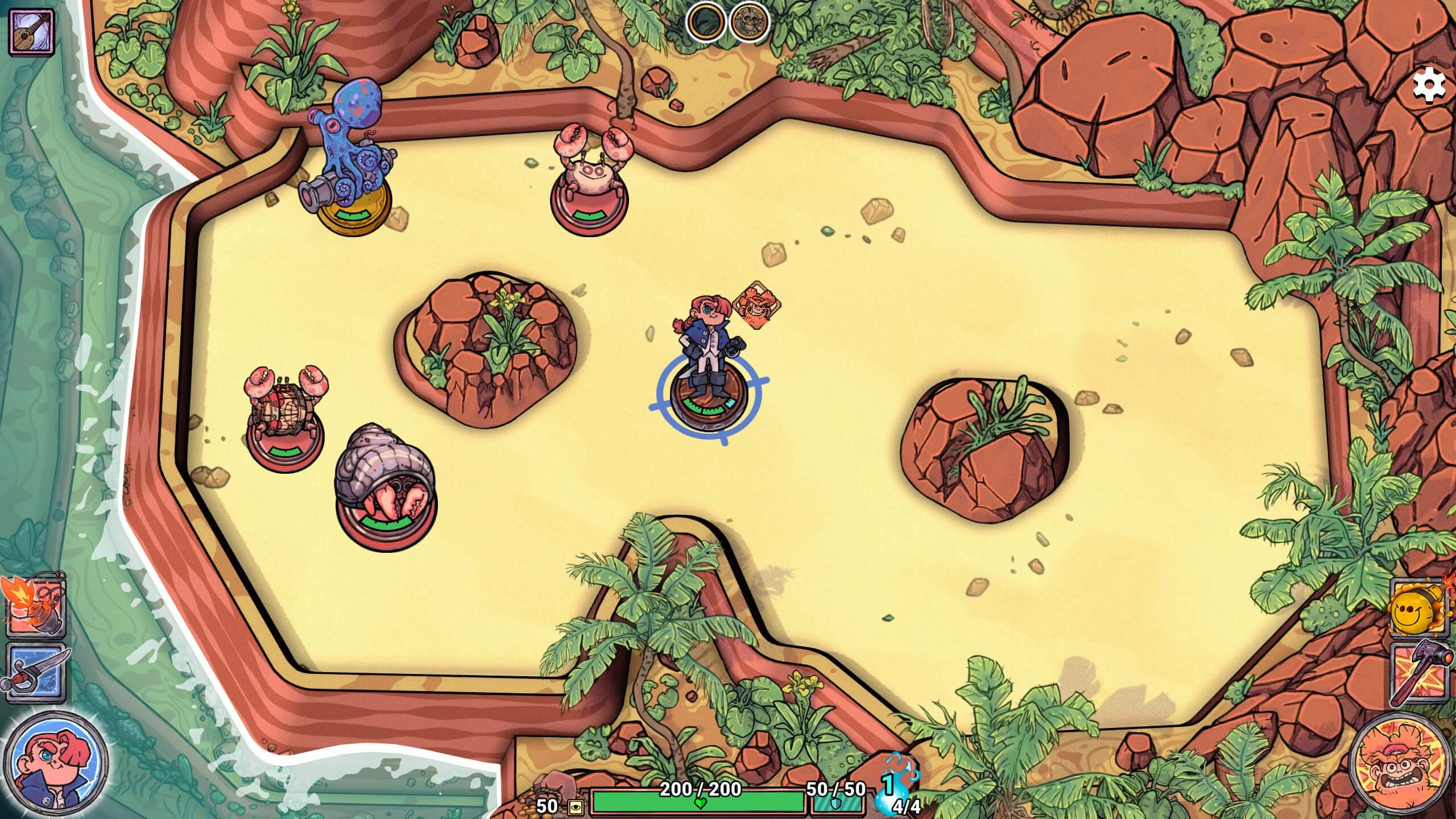
Task: Target the hermit crab in the shell
Action: tap(386, 483)
